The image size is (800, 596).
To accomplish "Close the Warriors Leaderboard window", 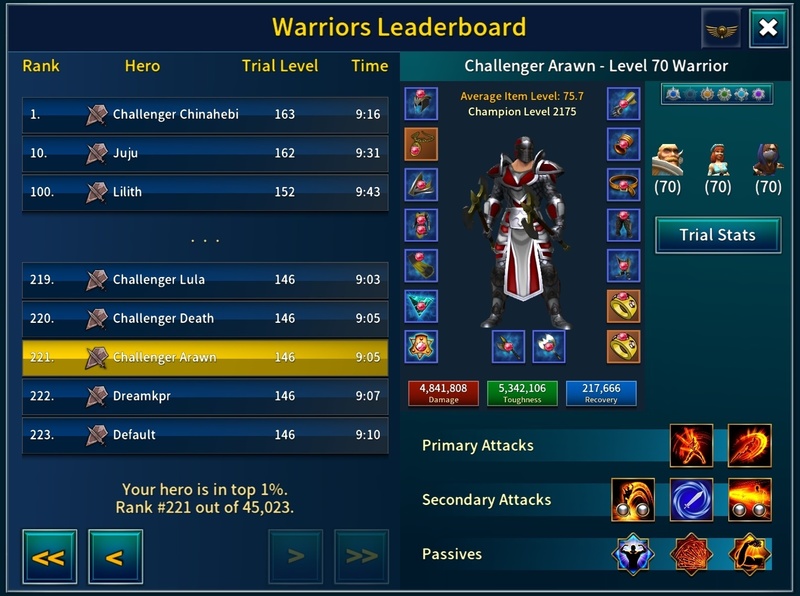I will point(768,28).
